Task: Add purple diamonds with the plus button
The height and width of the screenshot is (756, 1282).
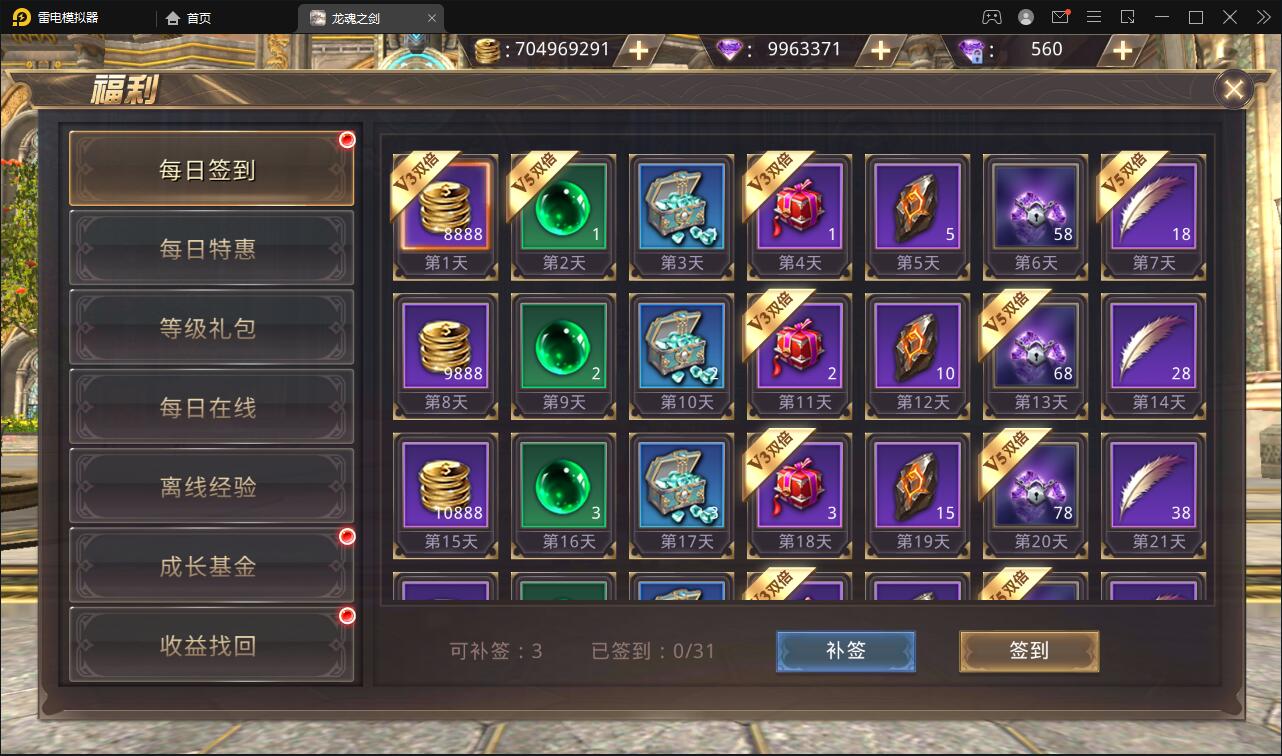Action: pyautogui.click(x=880, y=50)
